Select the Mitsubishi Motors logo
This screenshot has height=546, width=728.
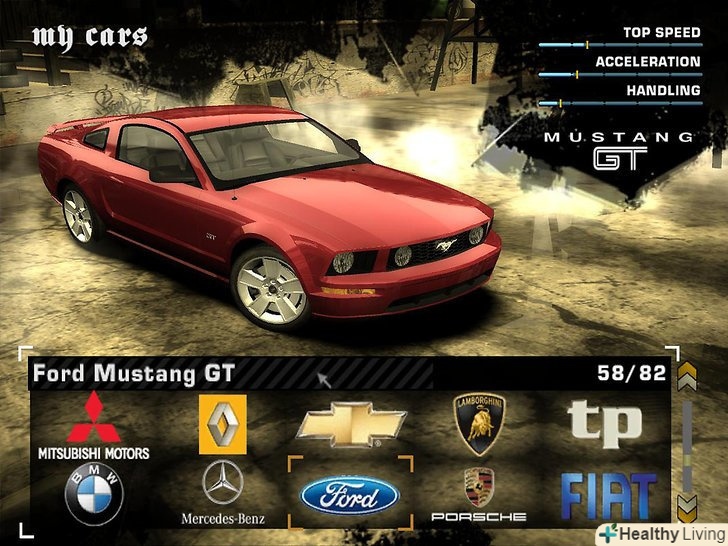[x=93, y=425]
